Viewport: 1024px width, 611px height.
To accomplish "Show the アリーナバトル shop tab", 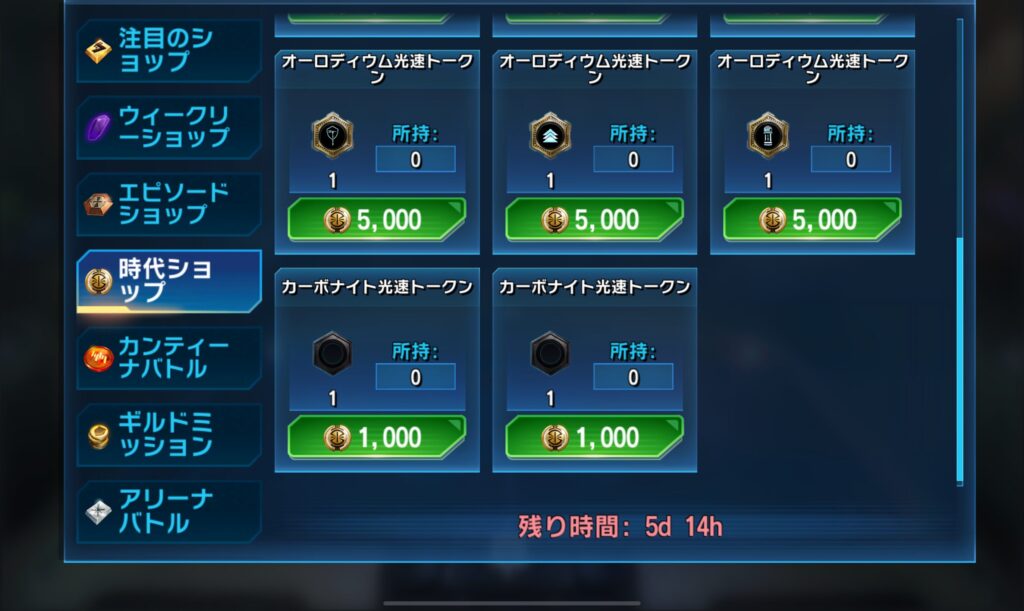I will click(x=168, y=511).
